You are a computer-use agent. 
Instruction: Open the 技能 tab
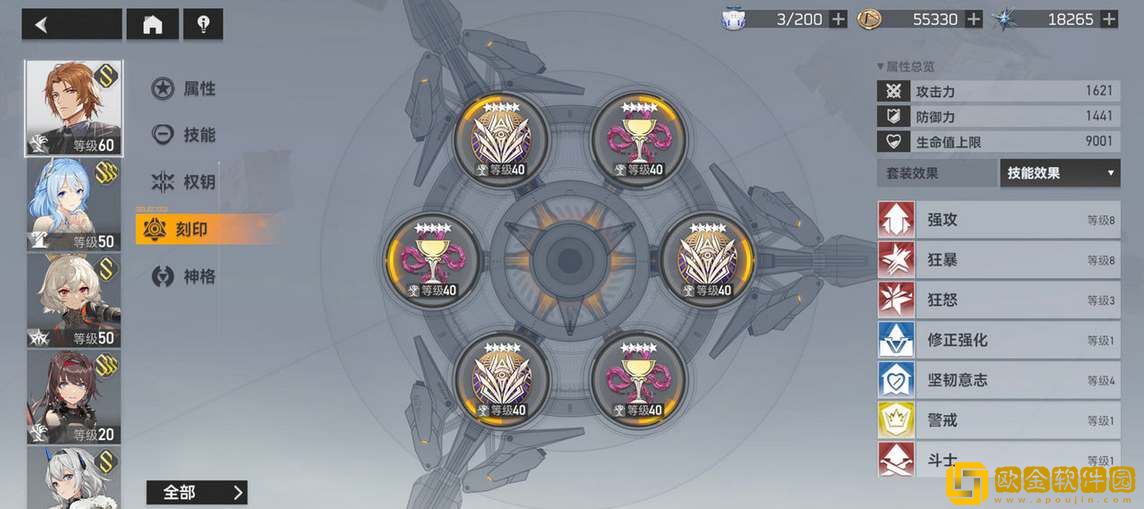pos(196,135)
